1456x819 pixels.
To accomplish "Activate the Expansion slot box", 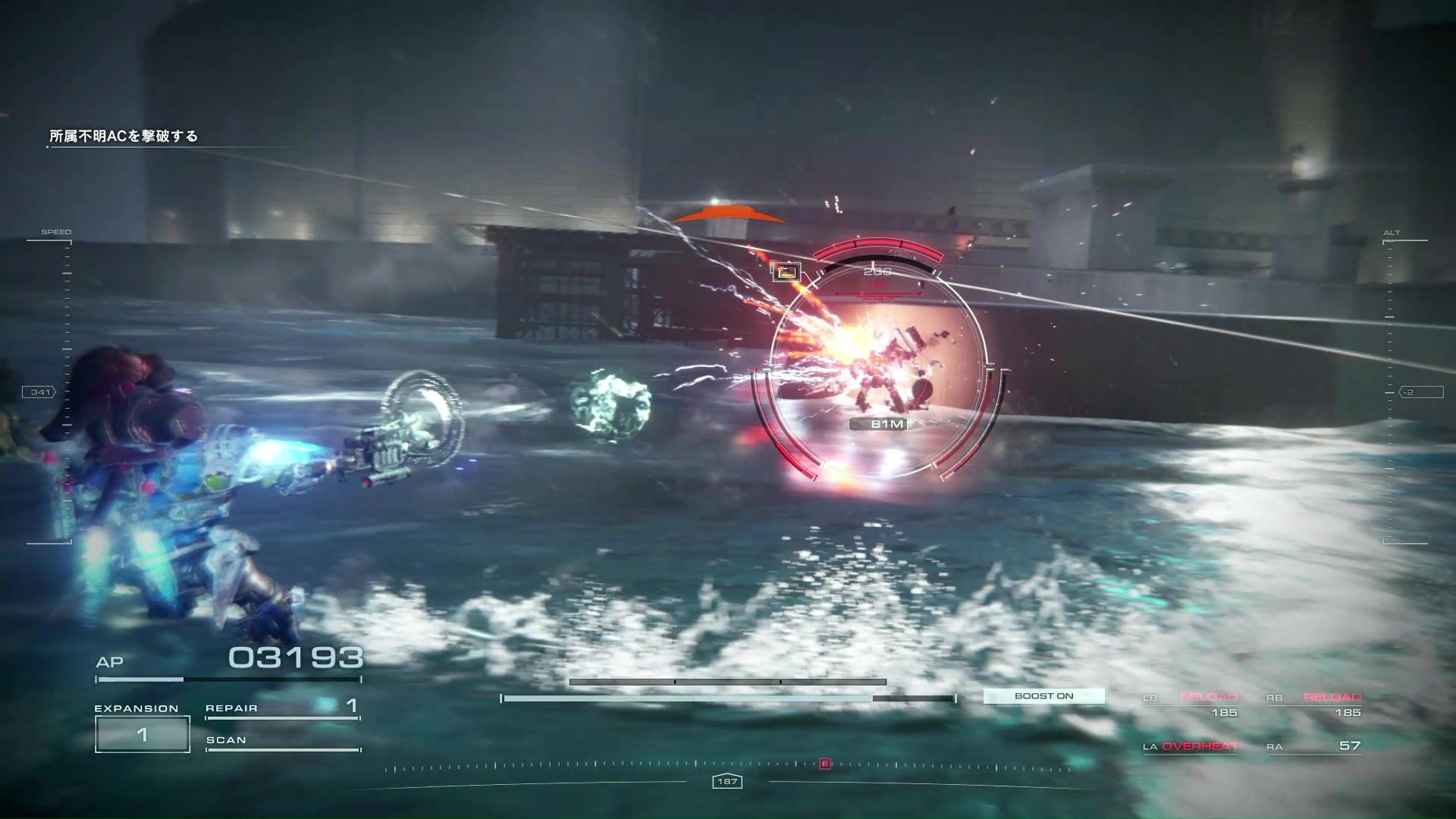I will pos(142,734).
